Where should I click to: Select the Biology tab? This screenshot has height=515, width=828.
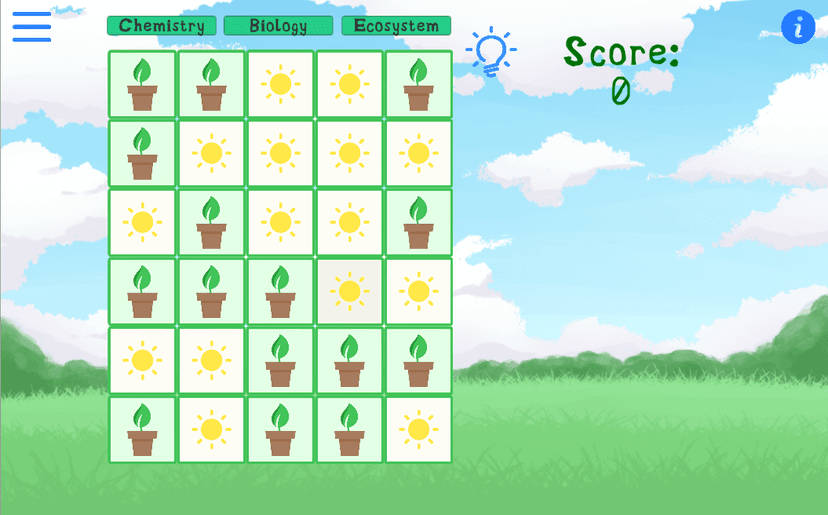tap(278, 26)
